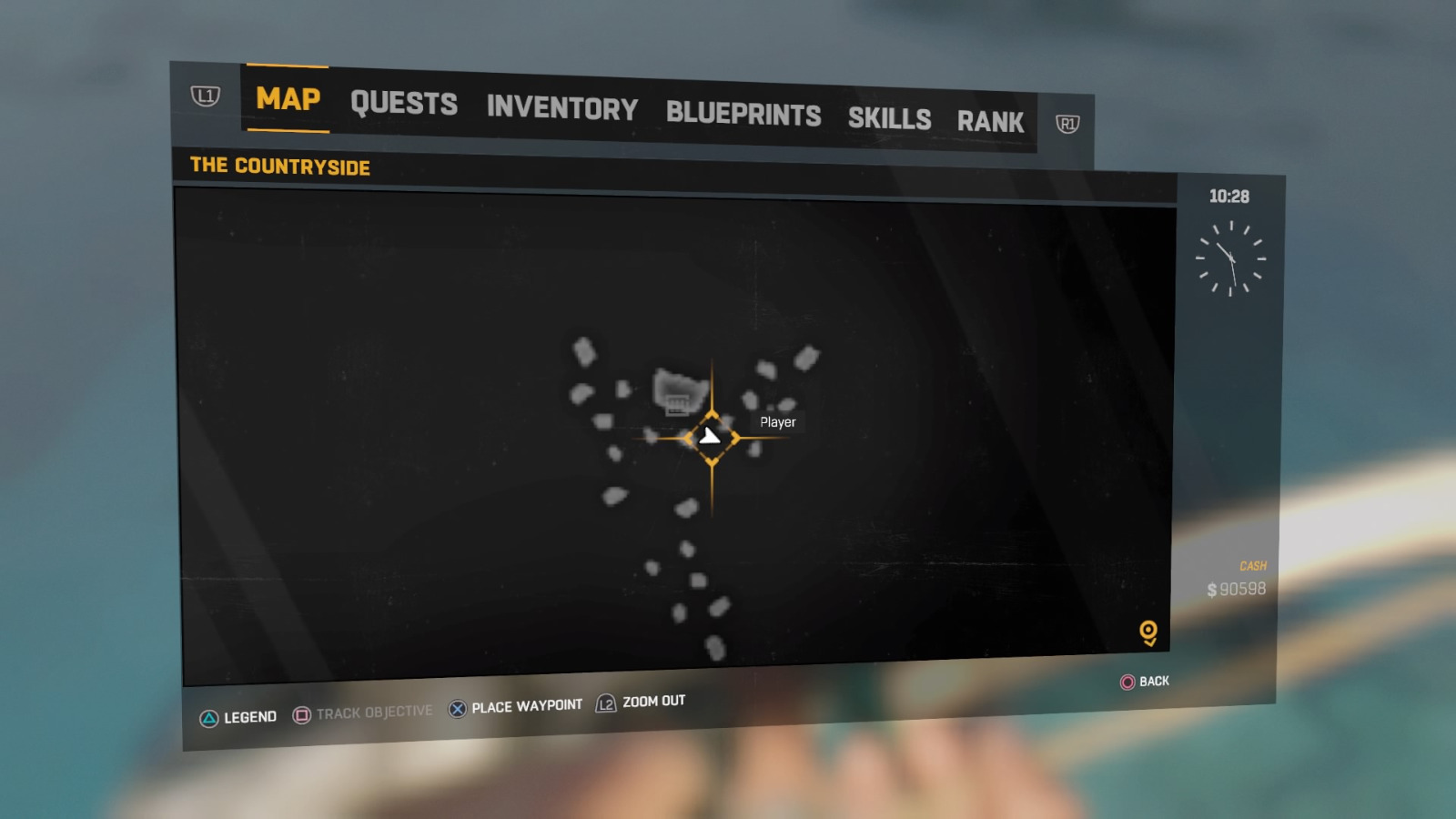The image size is (1456, 819).
Task: Go to the Skills tab
Action: coord(889,118)
